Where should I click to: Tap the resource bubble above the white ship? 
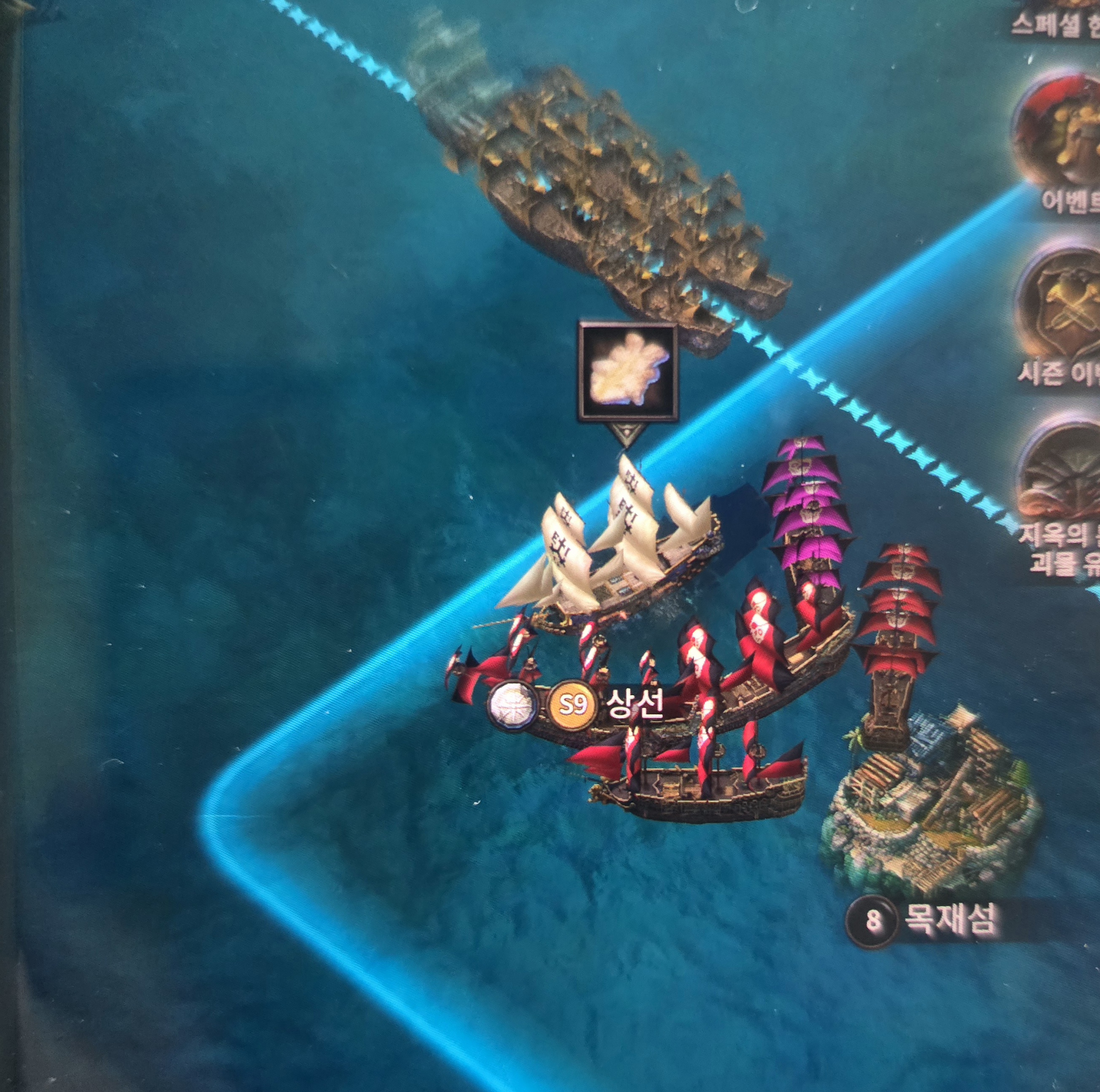coord(628,373)
